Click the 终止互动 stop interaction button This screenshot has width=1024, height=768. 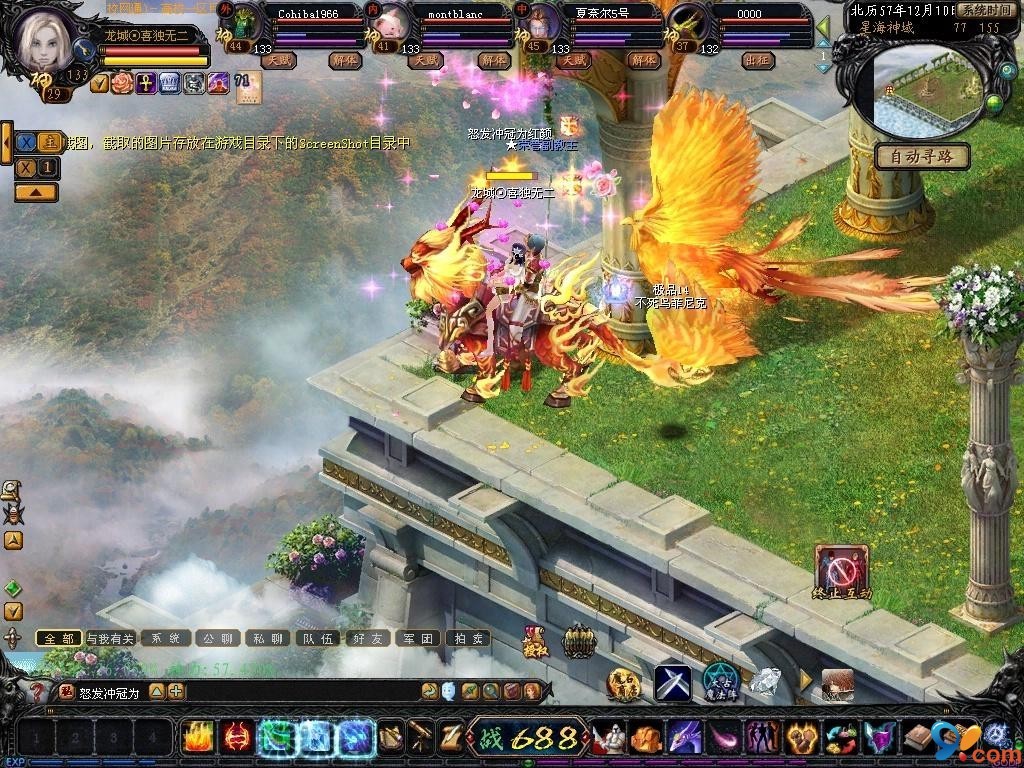(841, 572)
